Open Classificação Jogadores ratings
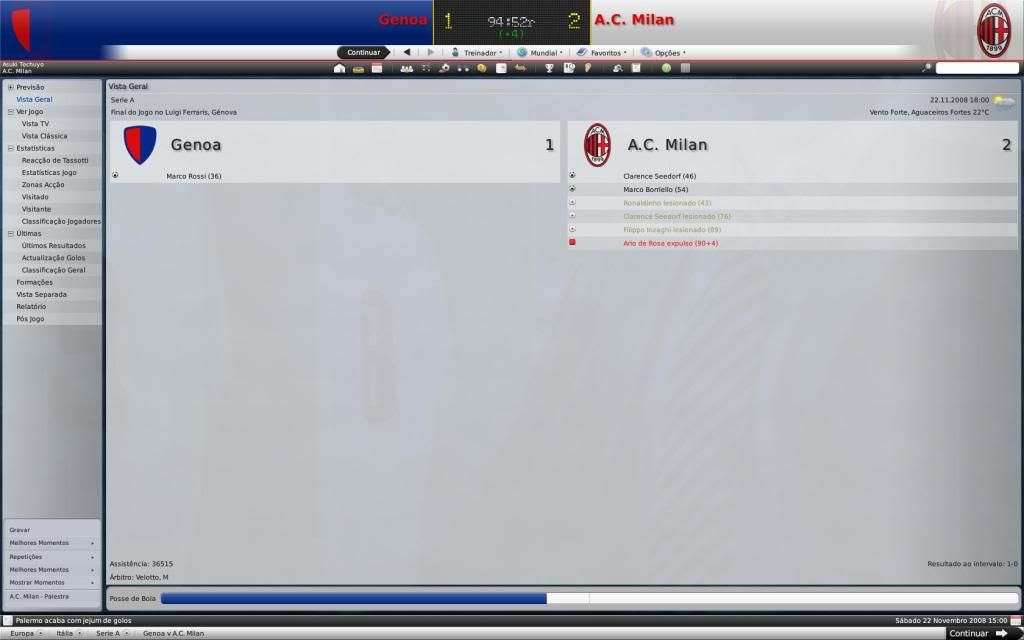 click(x=58, y=221)
